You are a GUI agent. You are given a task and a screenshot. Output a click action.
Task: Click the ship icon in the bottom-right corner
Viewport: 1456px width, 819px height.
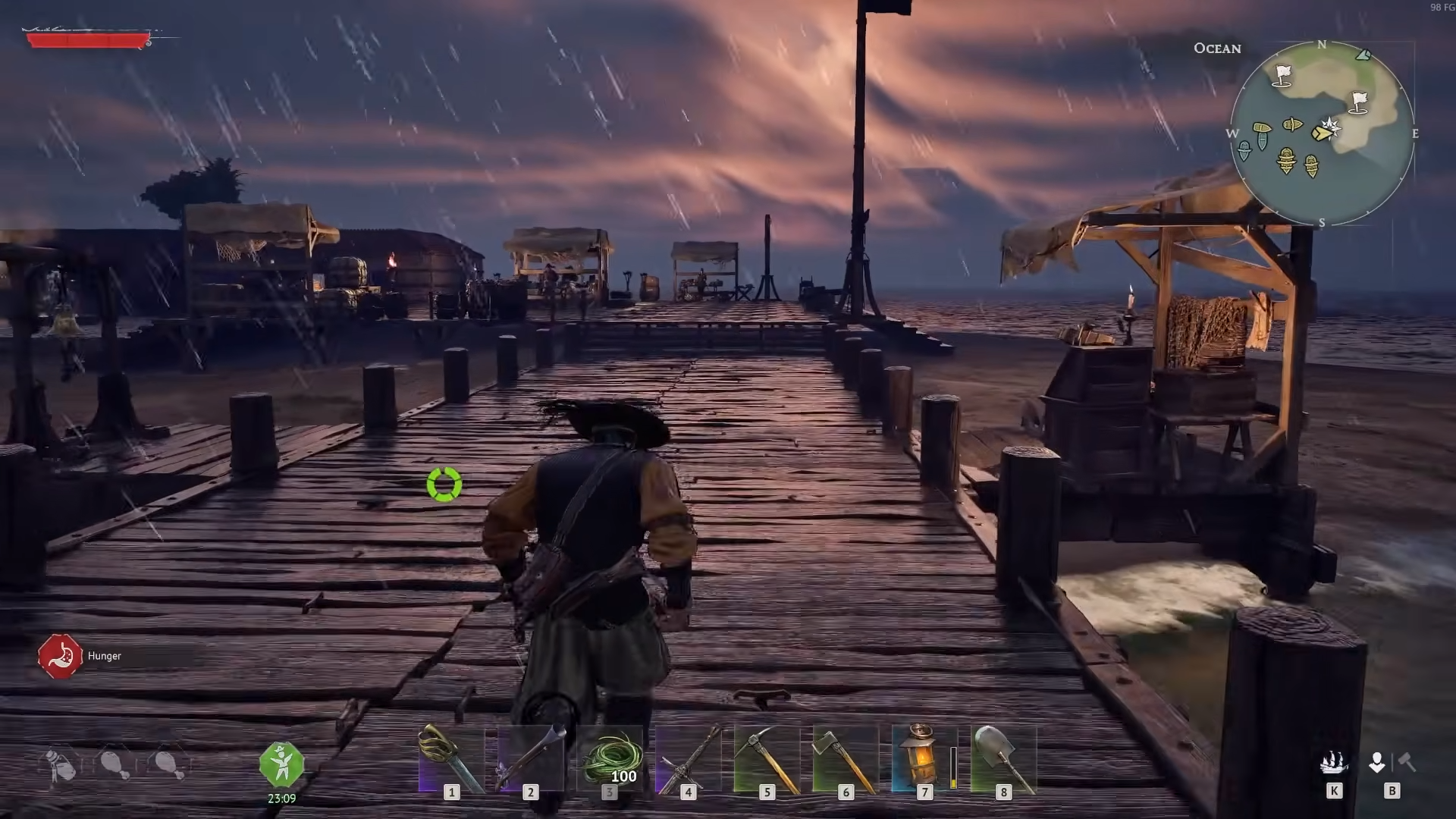click(x=1333, y=763)
